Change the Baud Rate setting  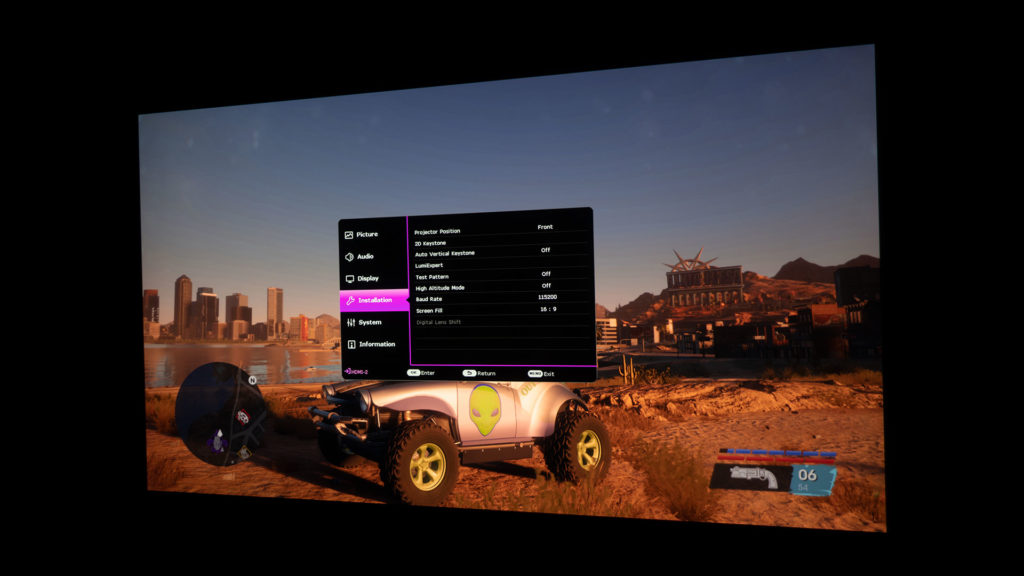430,299
